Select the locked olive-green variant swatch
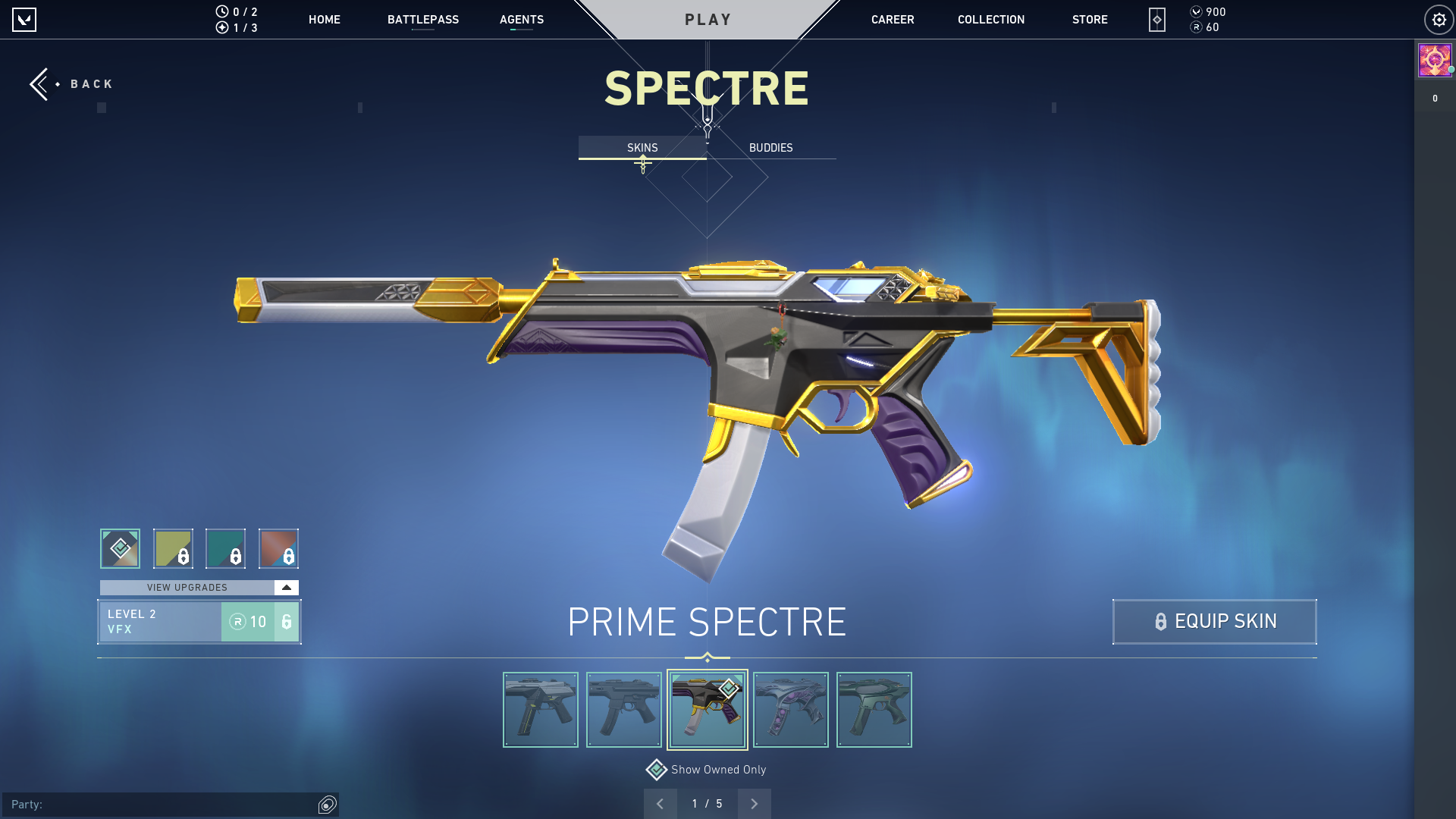 [x=173, y=548]
